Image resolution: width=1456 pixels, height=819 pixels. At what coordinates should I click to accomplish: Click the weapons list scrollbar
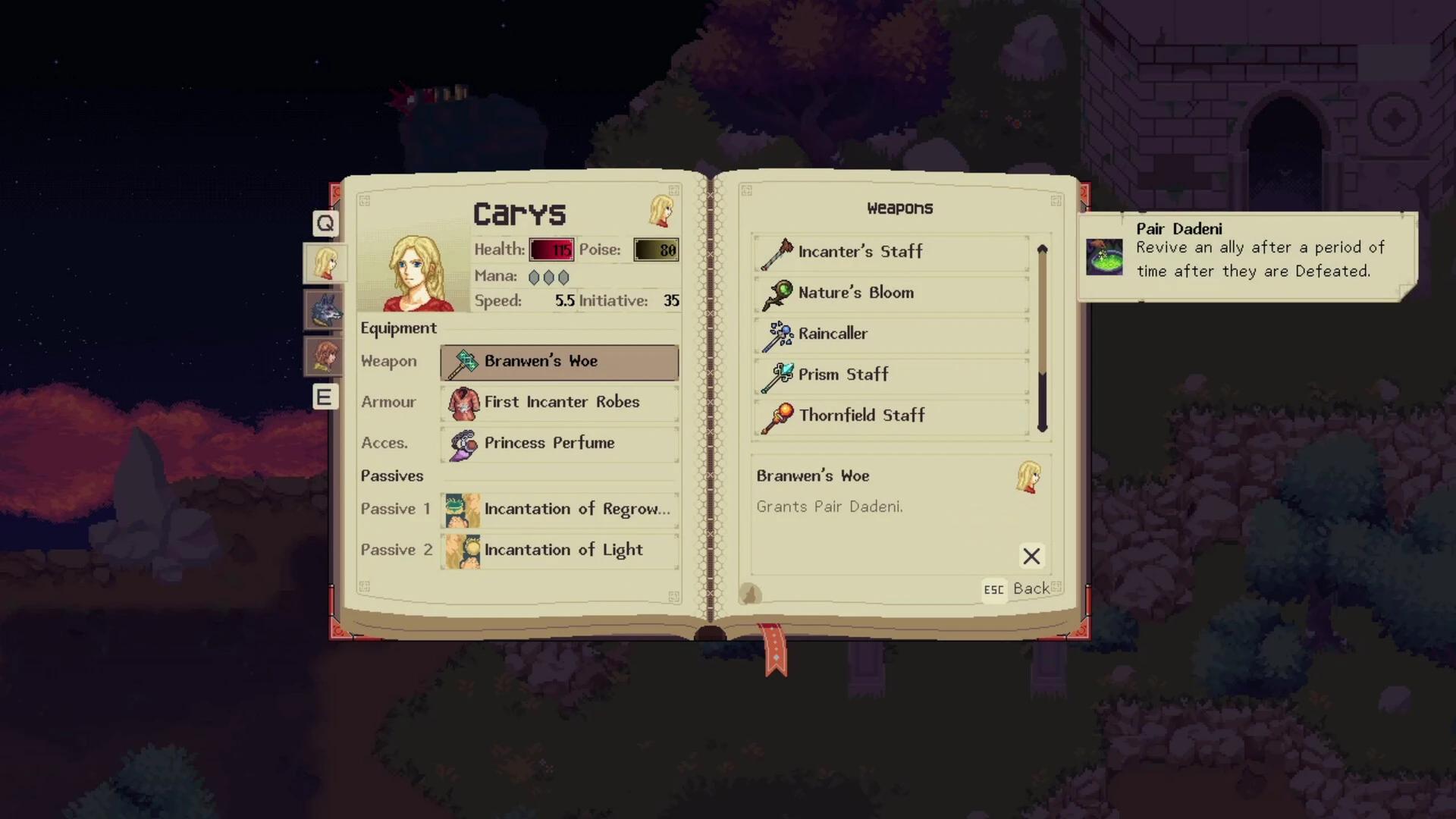pyautogui.click(x=1042, y=338)
